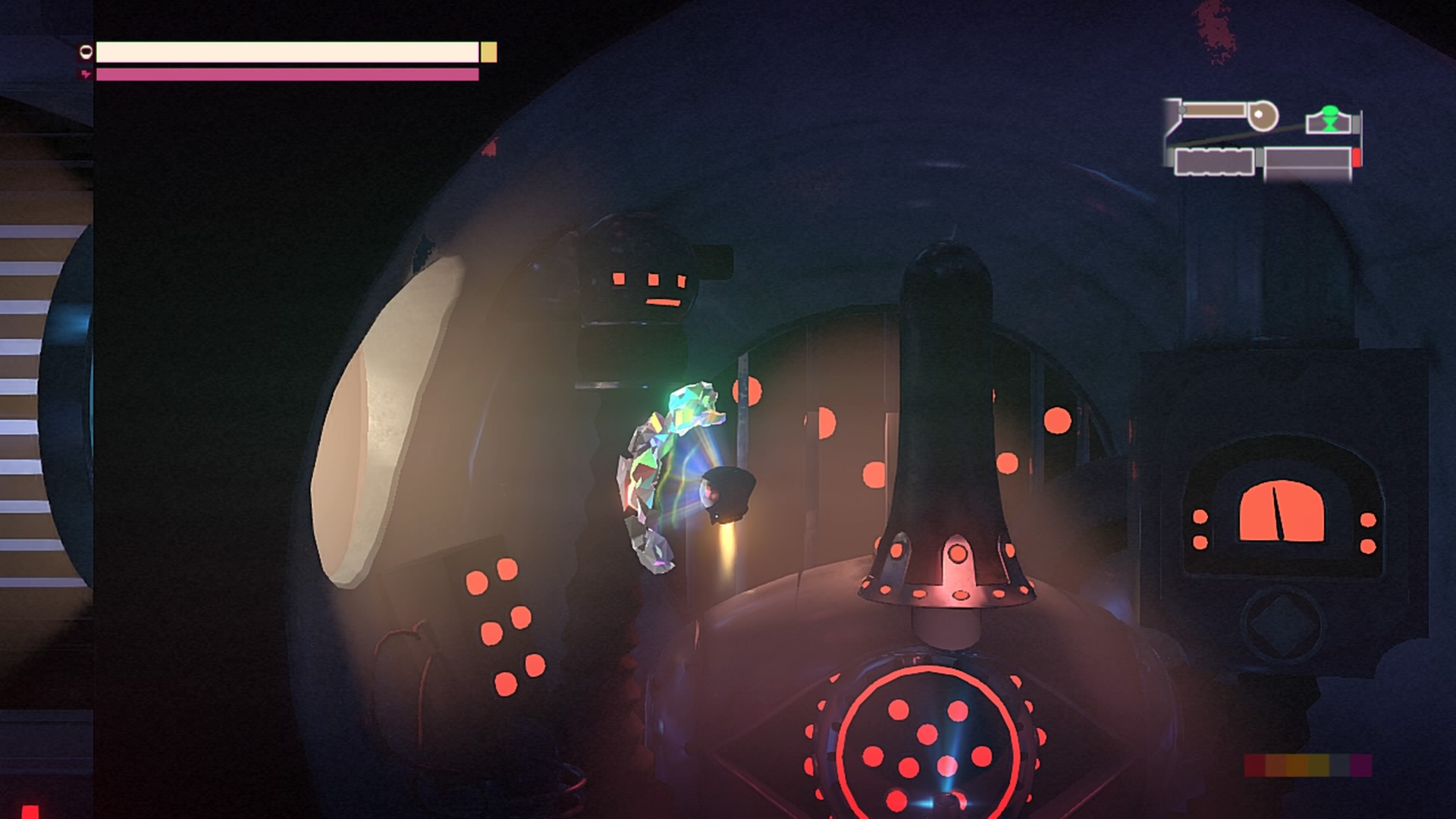Pick the magenta swatch in the bottom-right palette
The width and height of the screenshot is (1456, 819).
pos(1360,765)
